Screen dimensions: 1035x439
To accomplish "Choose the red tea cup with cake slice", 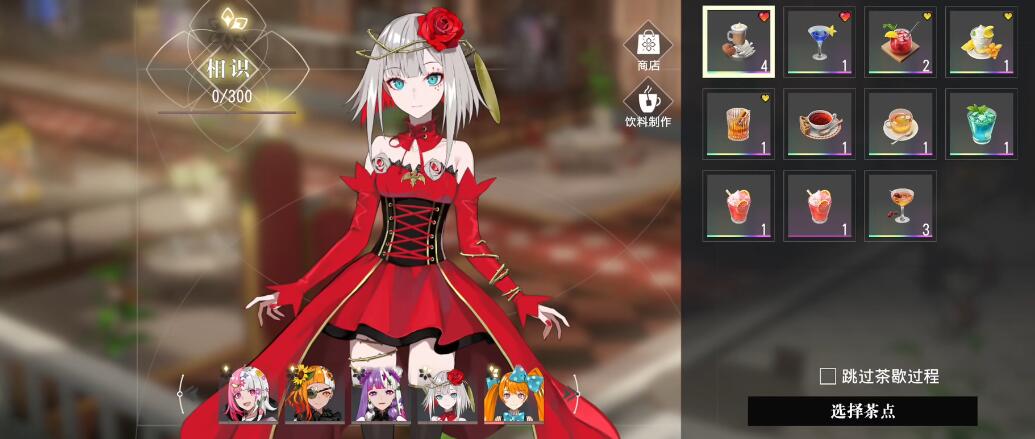I will point(819,124).
